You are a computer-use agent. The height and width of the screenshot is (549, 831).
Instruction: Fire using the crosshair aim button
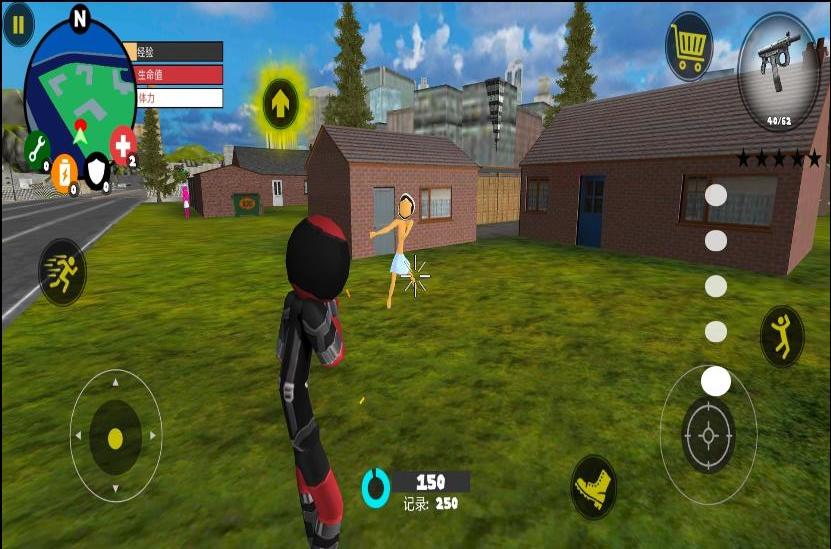pyautogui.click(x=708, y=435)
